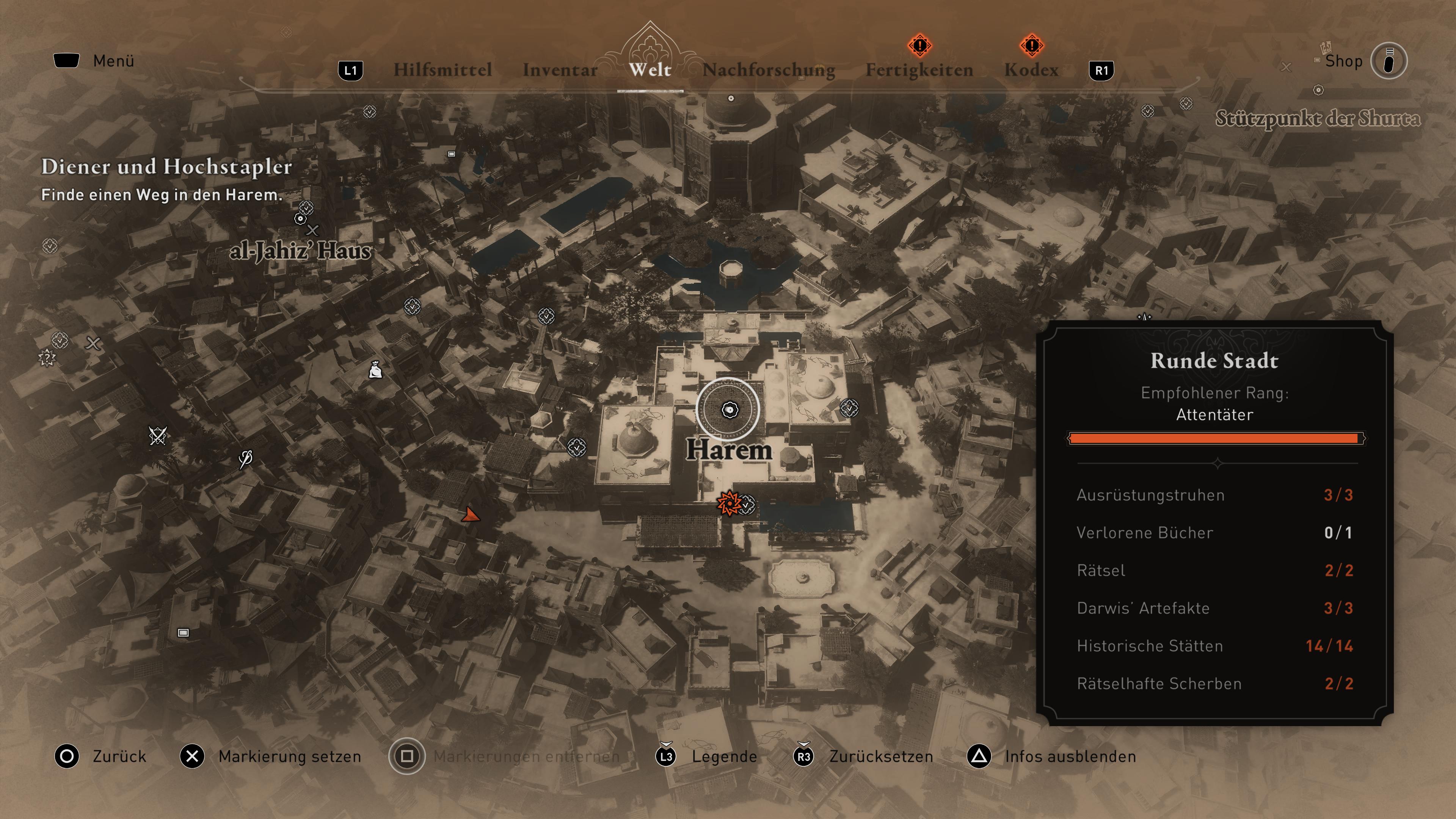Open the Legende map legend
1456x819 pixels.
[x=724, y=756]
